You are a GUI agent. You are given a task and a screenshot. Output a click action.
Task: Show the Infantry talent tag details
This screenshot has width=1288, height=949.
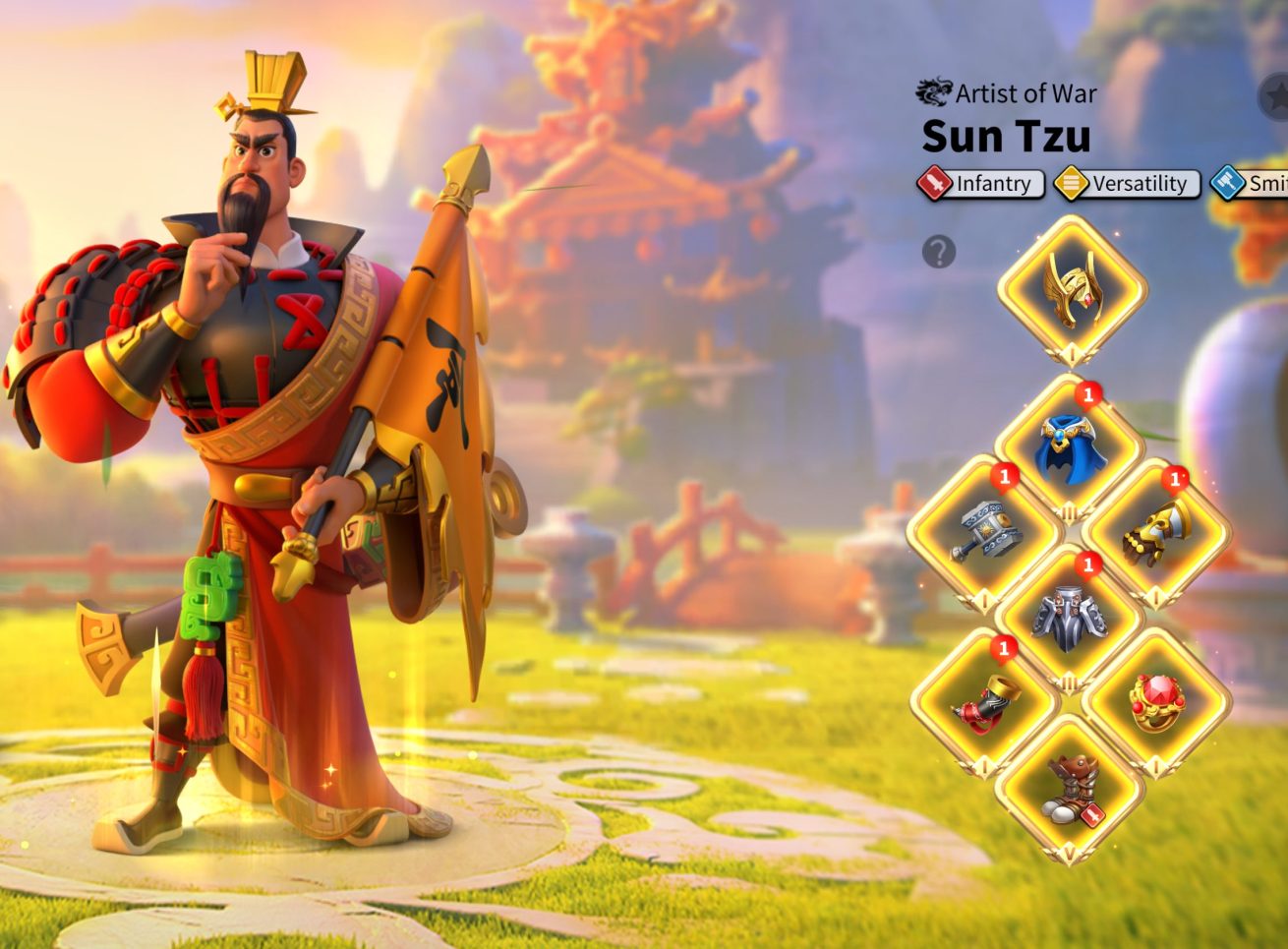point(980,184)
